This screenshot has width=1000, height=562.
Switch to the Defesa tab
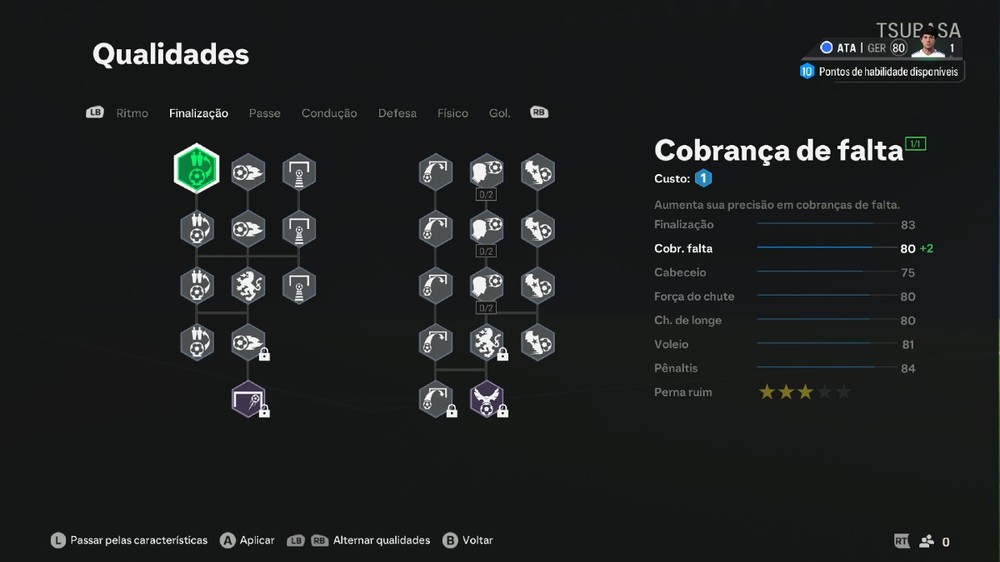tap(397, 113)
